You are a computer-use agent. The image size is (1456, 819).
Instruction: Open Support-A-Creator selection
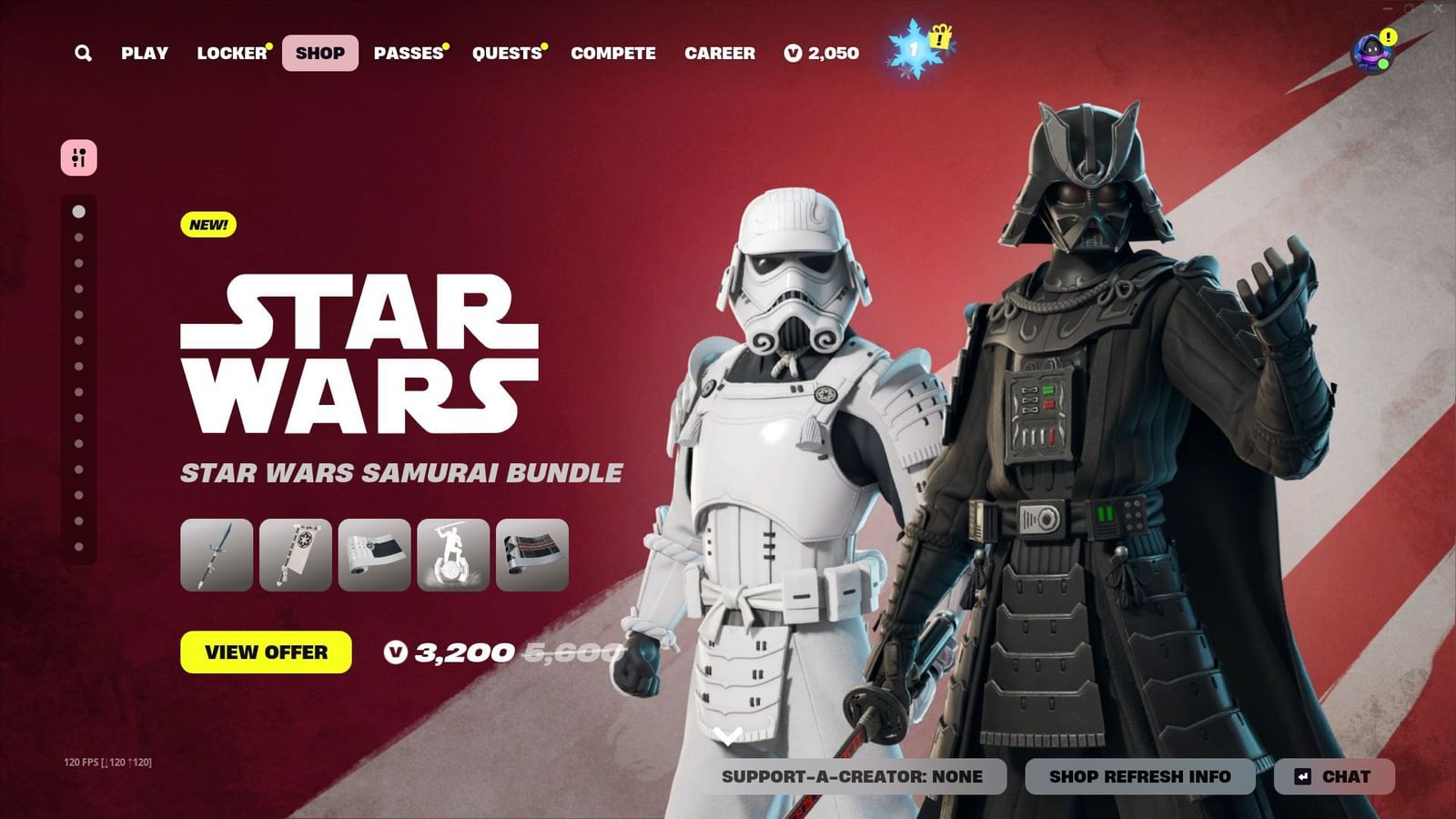853,777
